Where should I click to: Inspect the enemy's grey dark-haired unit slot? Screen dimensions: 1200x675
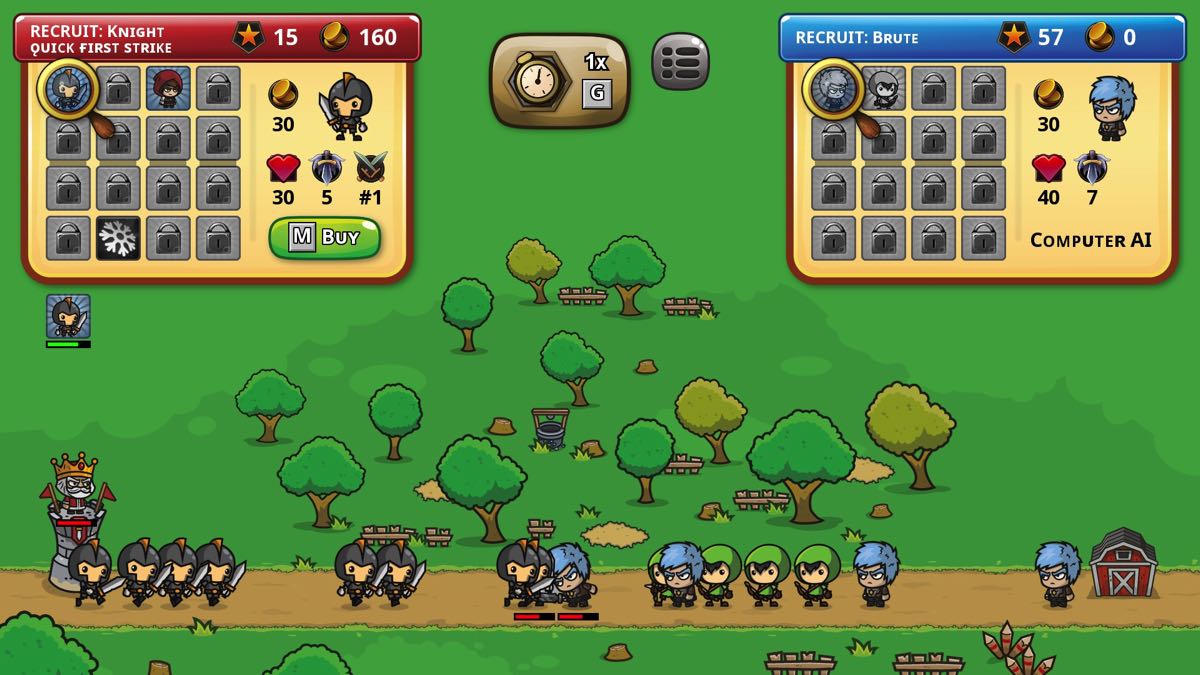(883, 89)
